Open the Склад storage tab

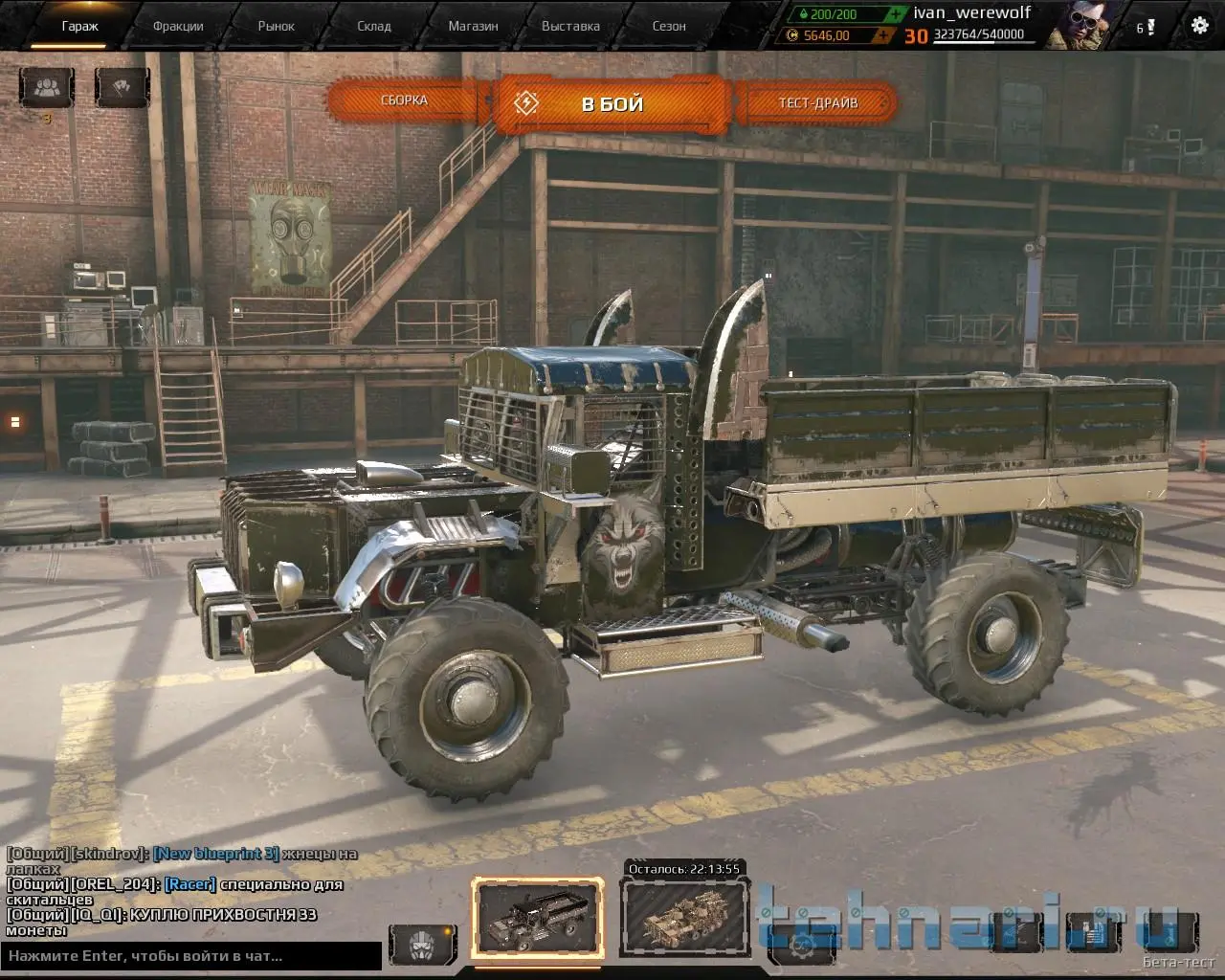[x=374, y=26]
